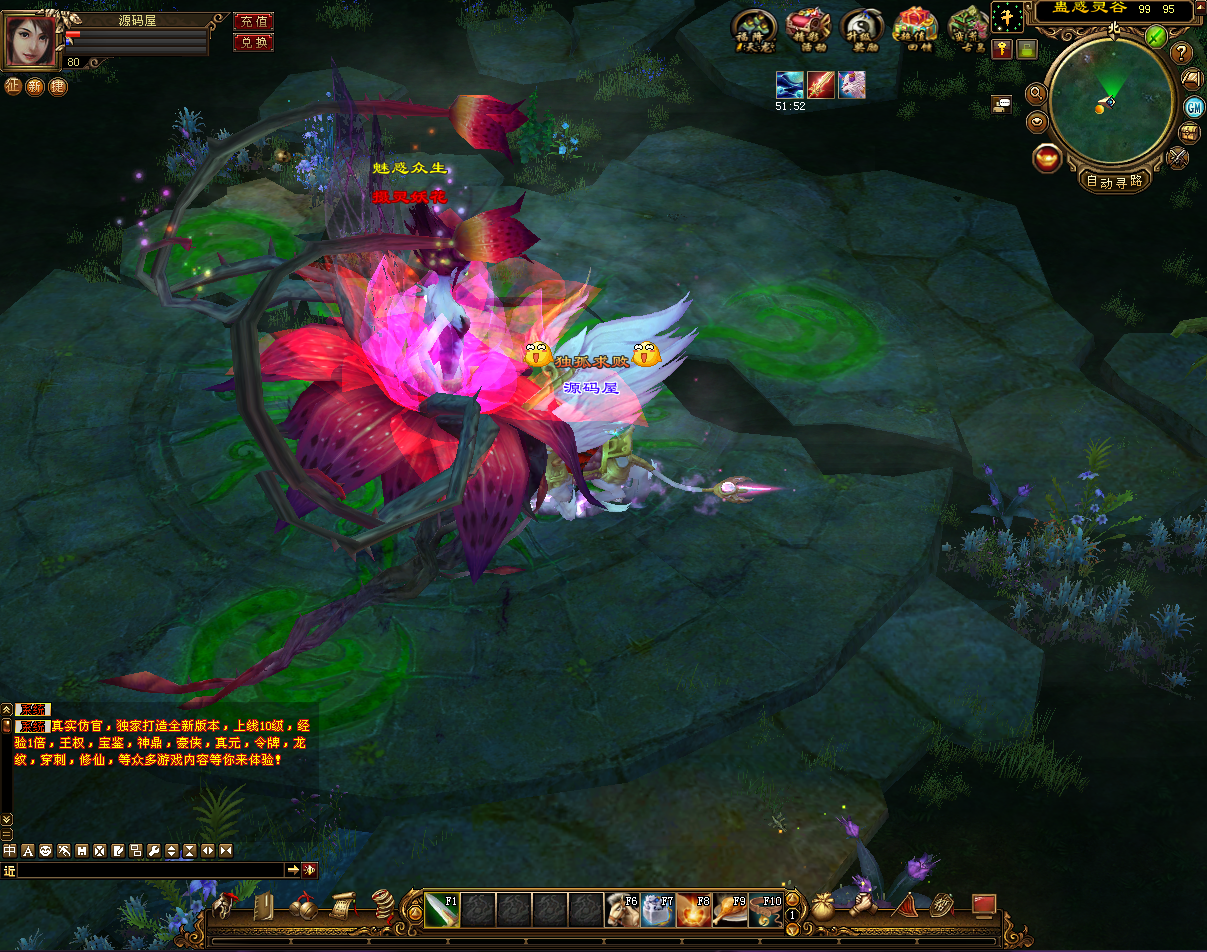Screen dimensions: 1207x952
Task: Click the round 征 button under portrait
Action: point(13,87)
